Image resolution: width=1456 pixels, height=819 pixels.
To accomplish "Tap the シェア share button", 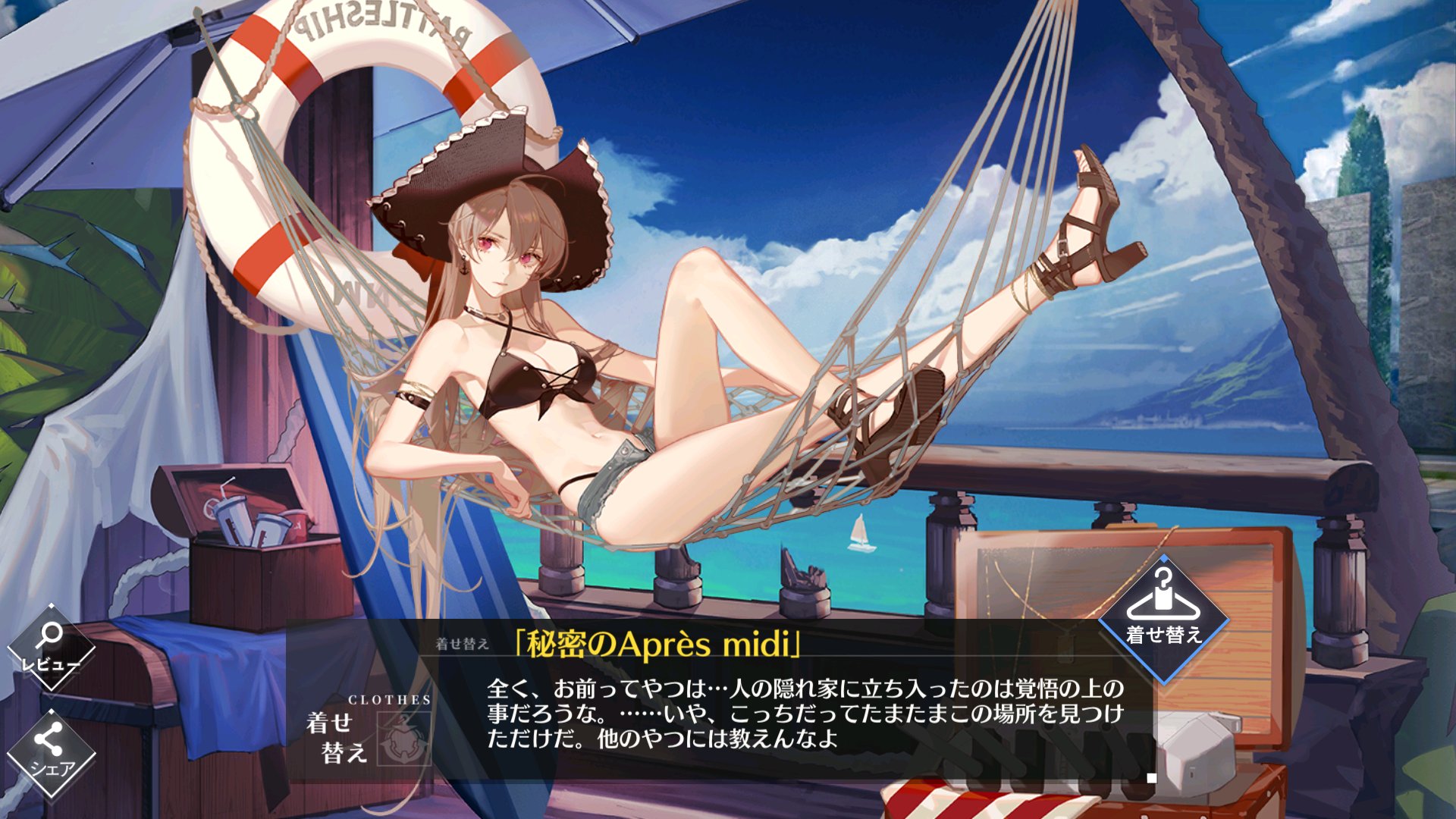I will (x=51, y=752).
